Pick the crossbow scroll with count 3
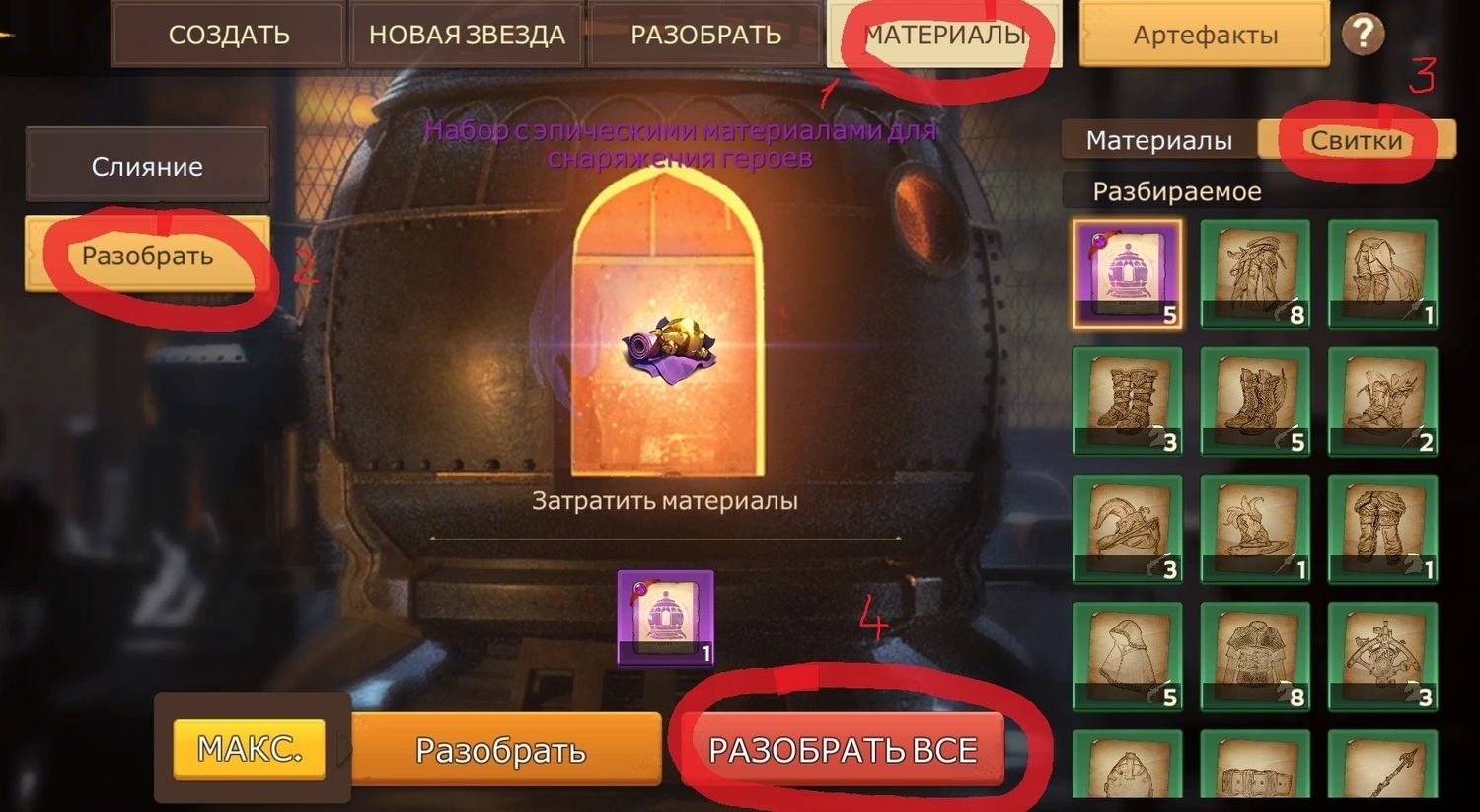The height and width of the screenshot is (812, 1480). coord(1382,656)
